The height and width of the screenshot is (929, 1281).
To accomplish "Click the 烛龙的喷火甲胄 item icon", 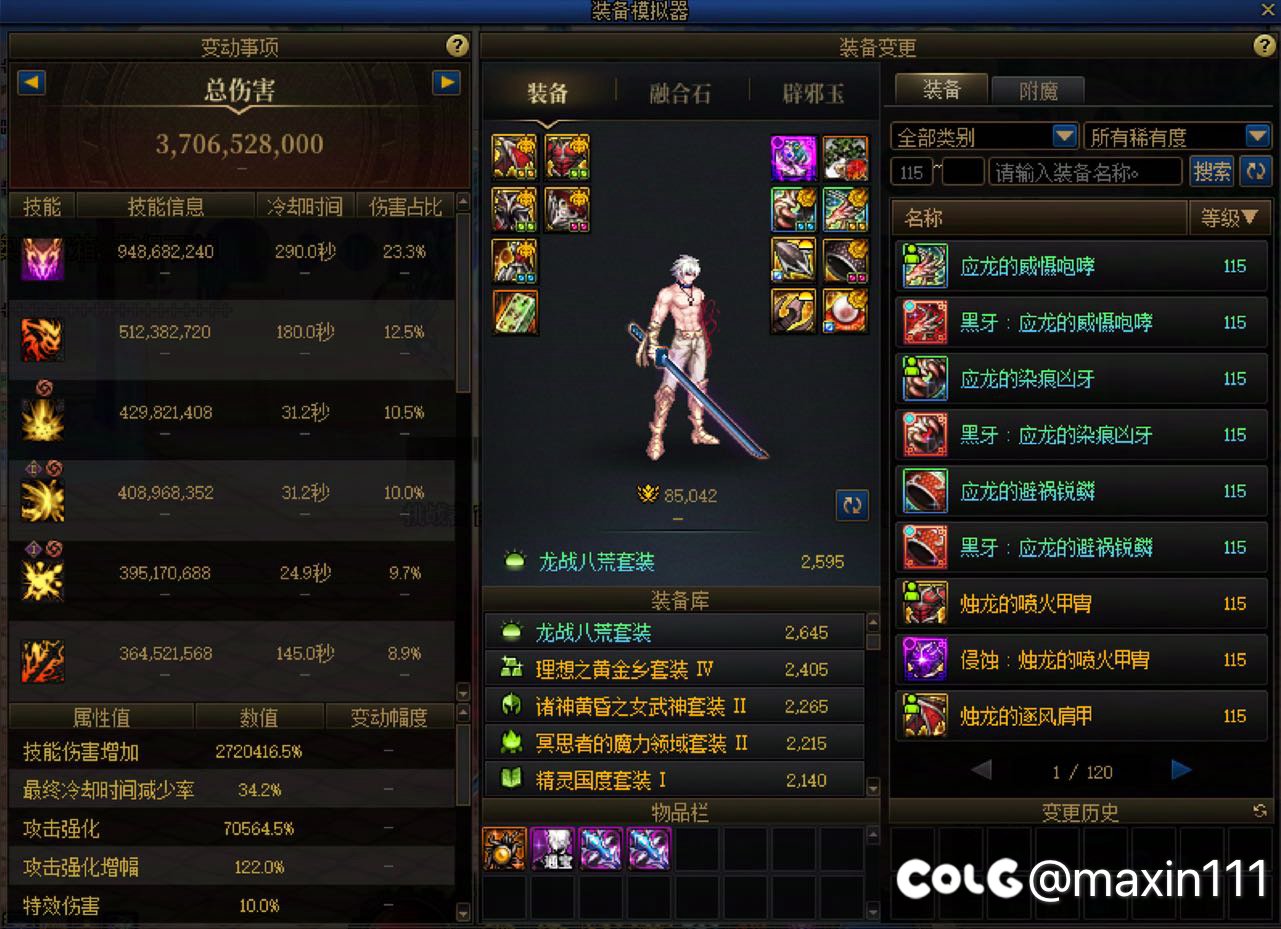I will click(924, 603).
